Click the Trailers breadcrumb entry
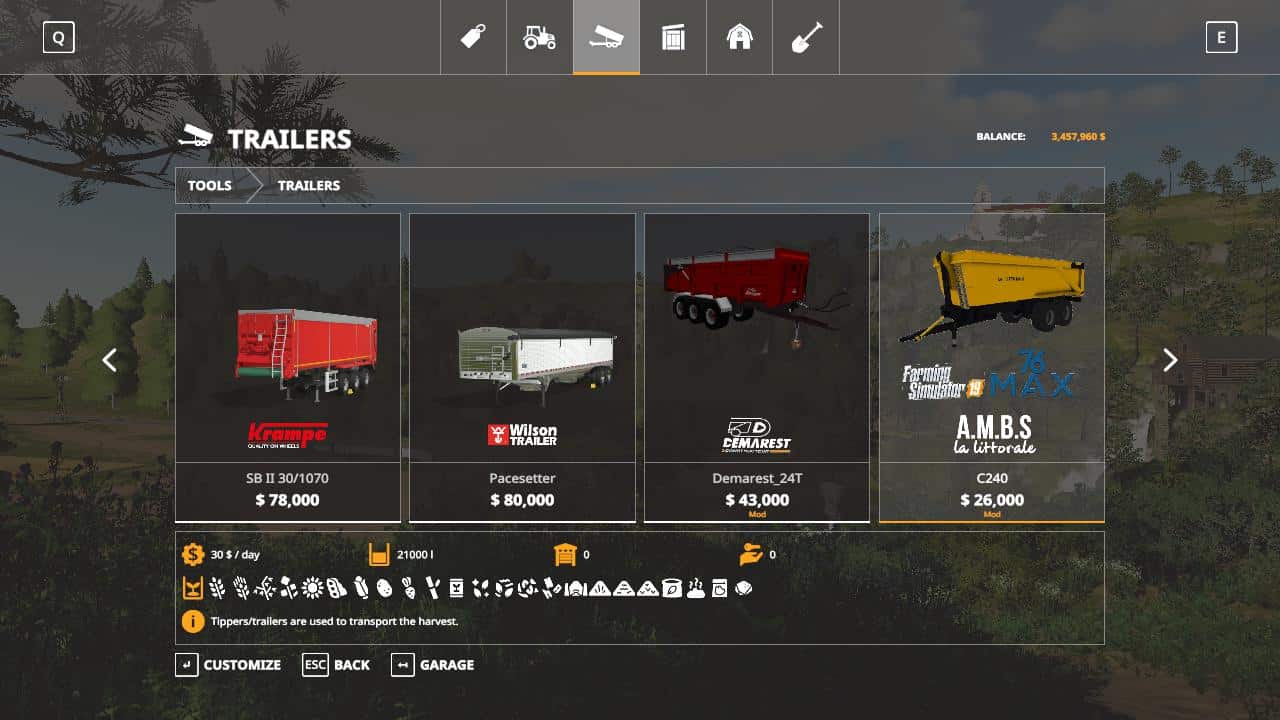1280x720 pixels. click(x=309, y=185)
